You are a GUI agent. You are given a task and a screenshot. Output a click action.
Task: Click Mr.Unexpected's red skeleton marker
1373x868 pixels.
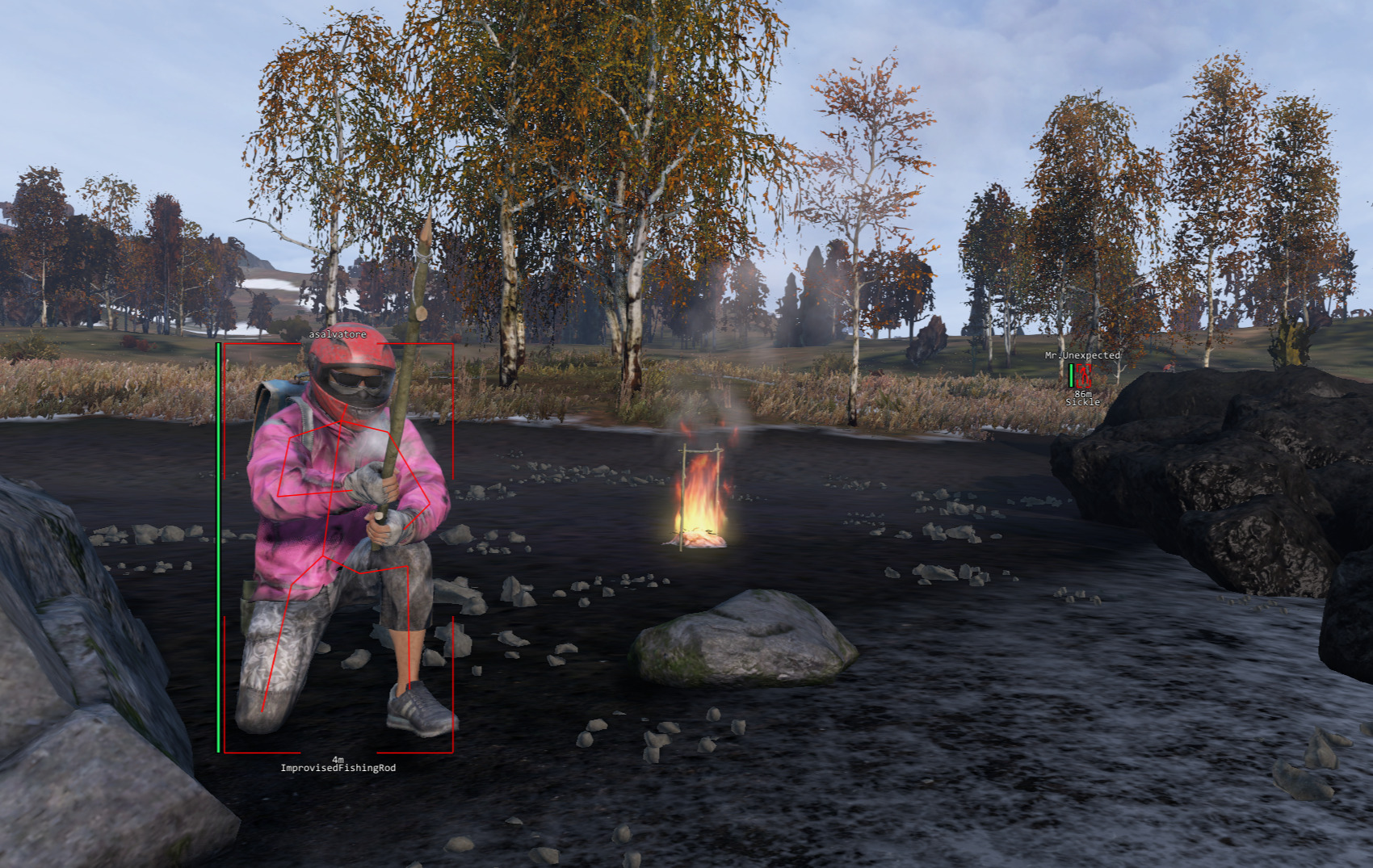(1084, 376)
